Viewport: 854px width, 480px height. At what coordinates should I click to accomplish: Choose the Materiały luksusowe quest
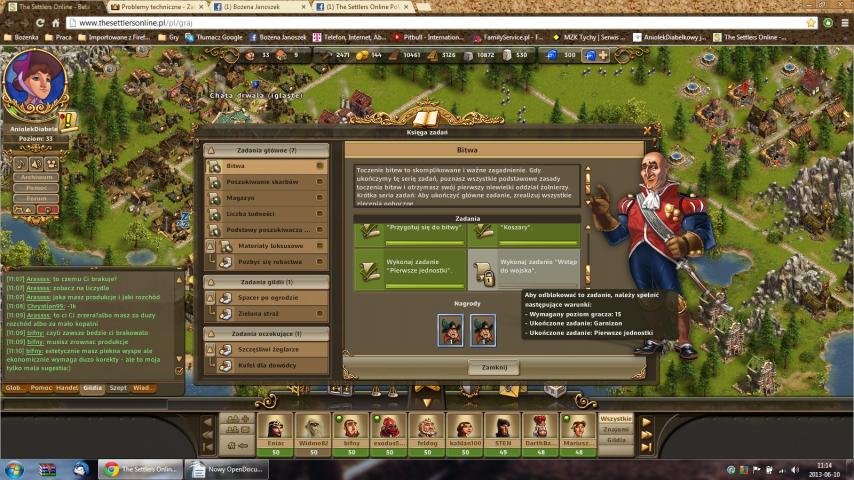266,246
